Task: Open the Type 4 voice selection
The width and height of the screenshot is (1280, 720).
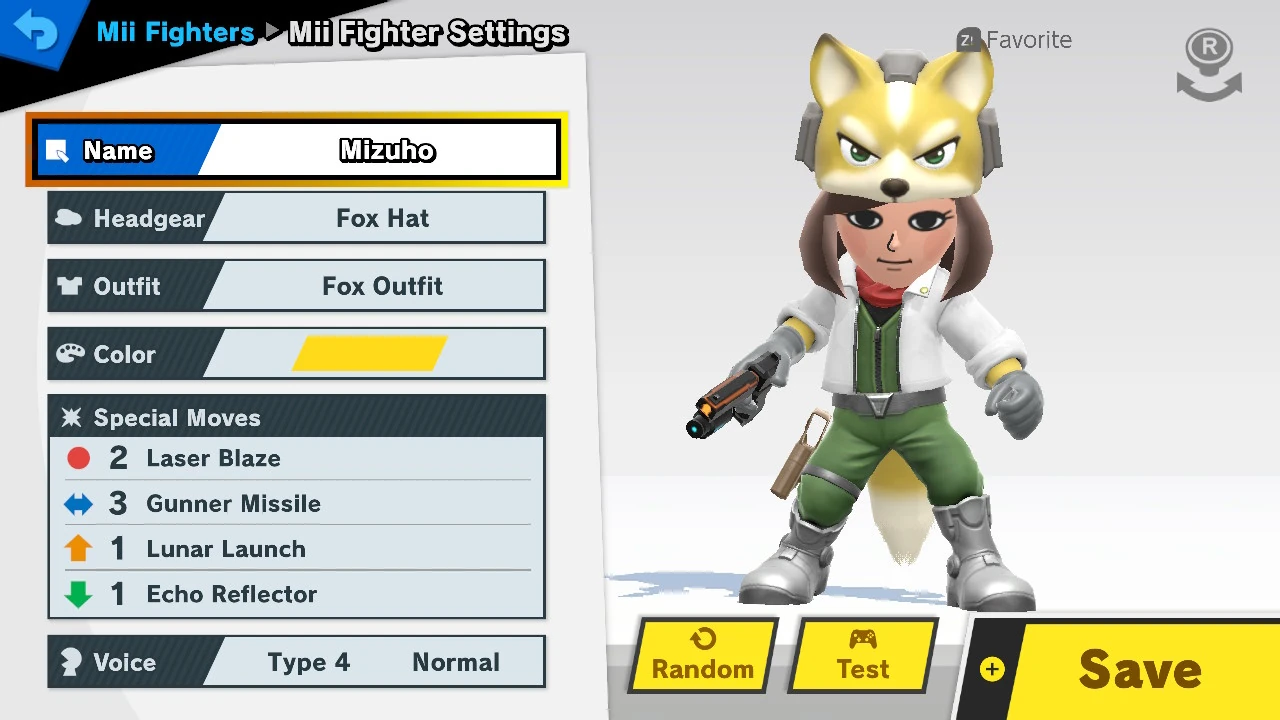Action: point(309,661)
